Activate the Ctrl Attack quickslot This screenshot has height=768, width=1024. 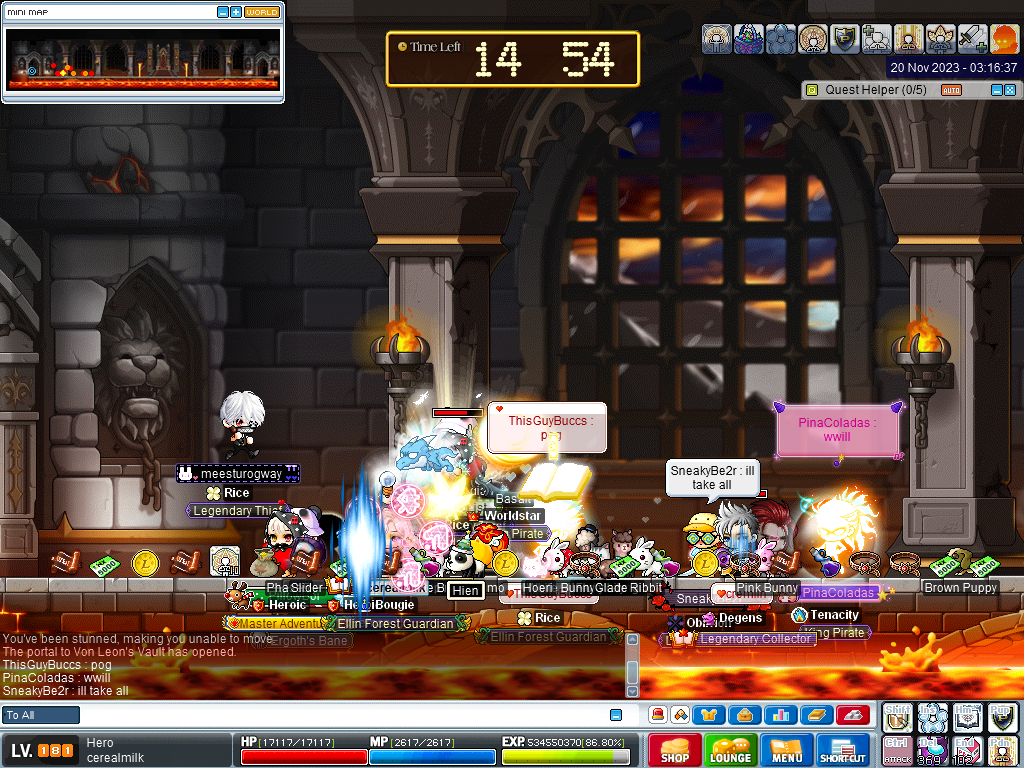pos(898,750)
